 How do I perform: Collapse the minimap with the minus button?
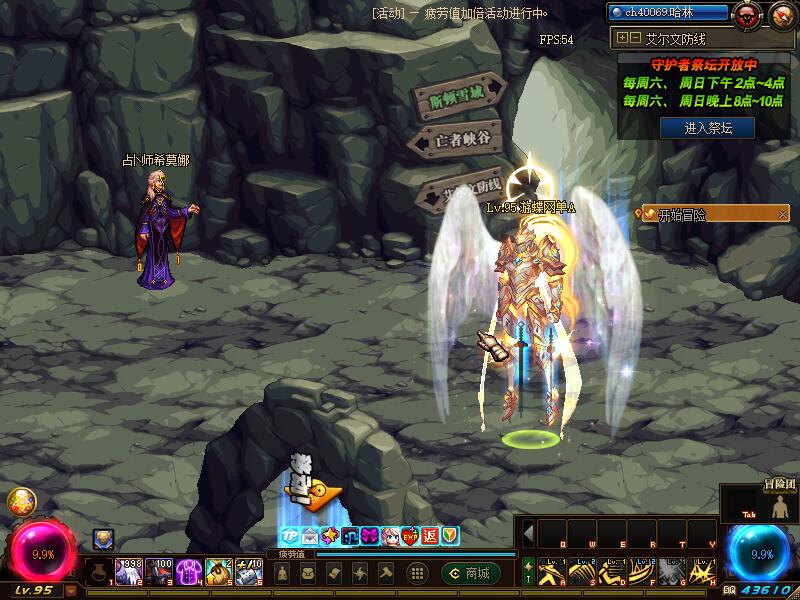pyautogui.click(x=635, y=37)
